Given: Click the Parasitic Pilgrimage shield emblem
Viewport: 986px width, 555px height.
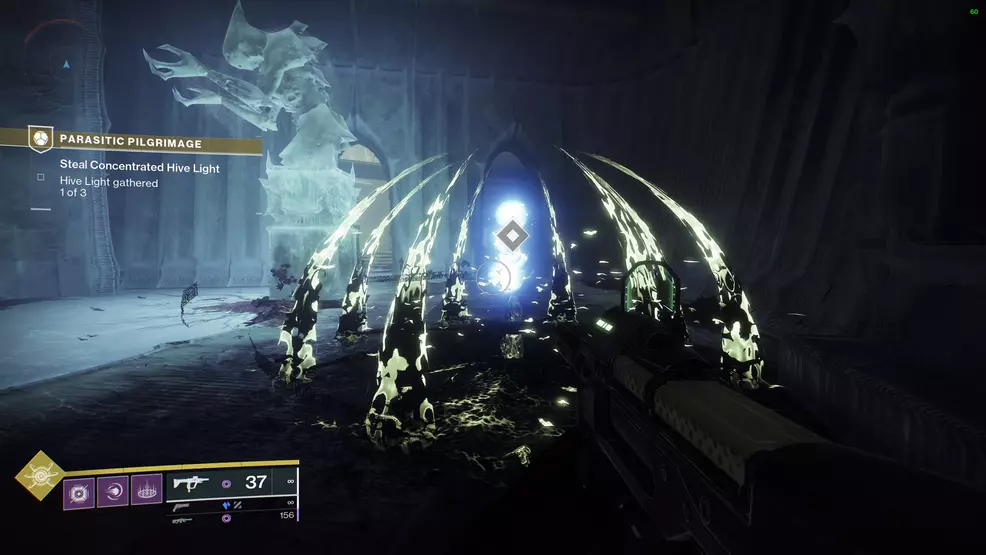Looking at the screenshot, I should pyautogui.click(x=40, y=139).
